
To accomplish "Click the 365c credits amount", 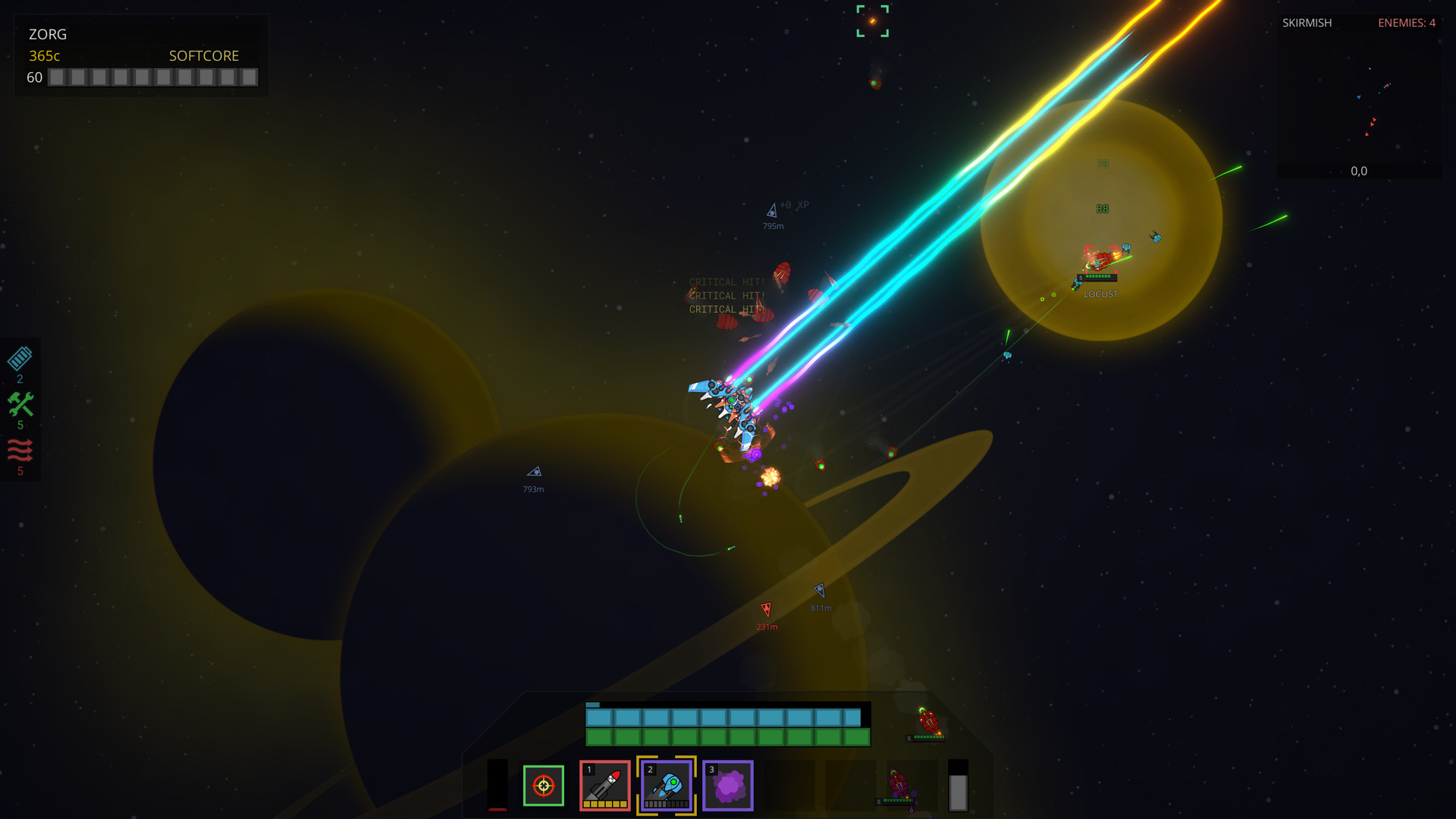I will pyautogui.click(x=43, y=55).
